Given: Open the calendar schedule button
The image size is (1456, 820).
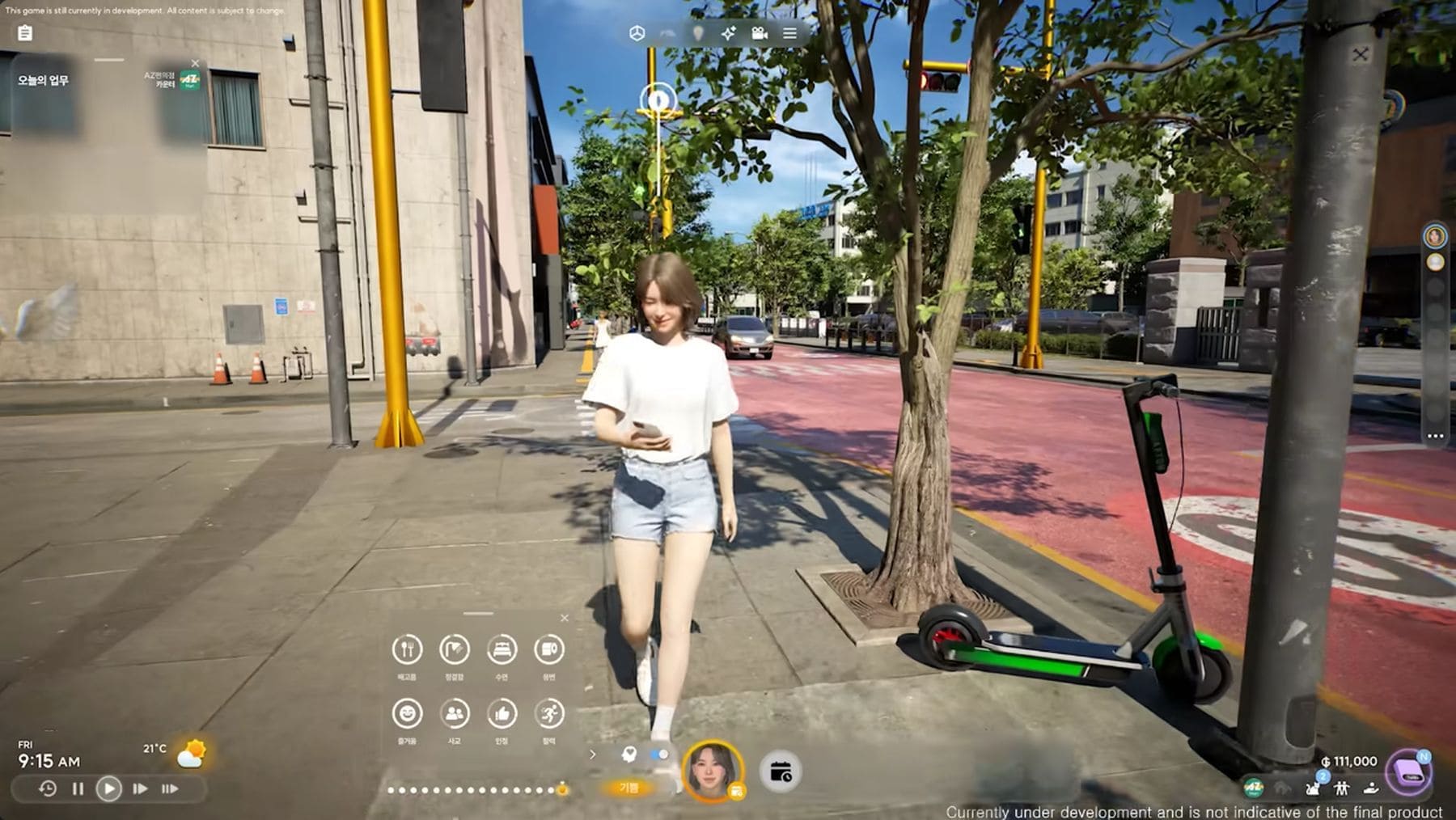Looking at the screenshot, I should (x=781, y=772).
